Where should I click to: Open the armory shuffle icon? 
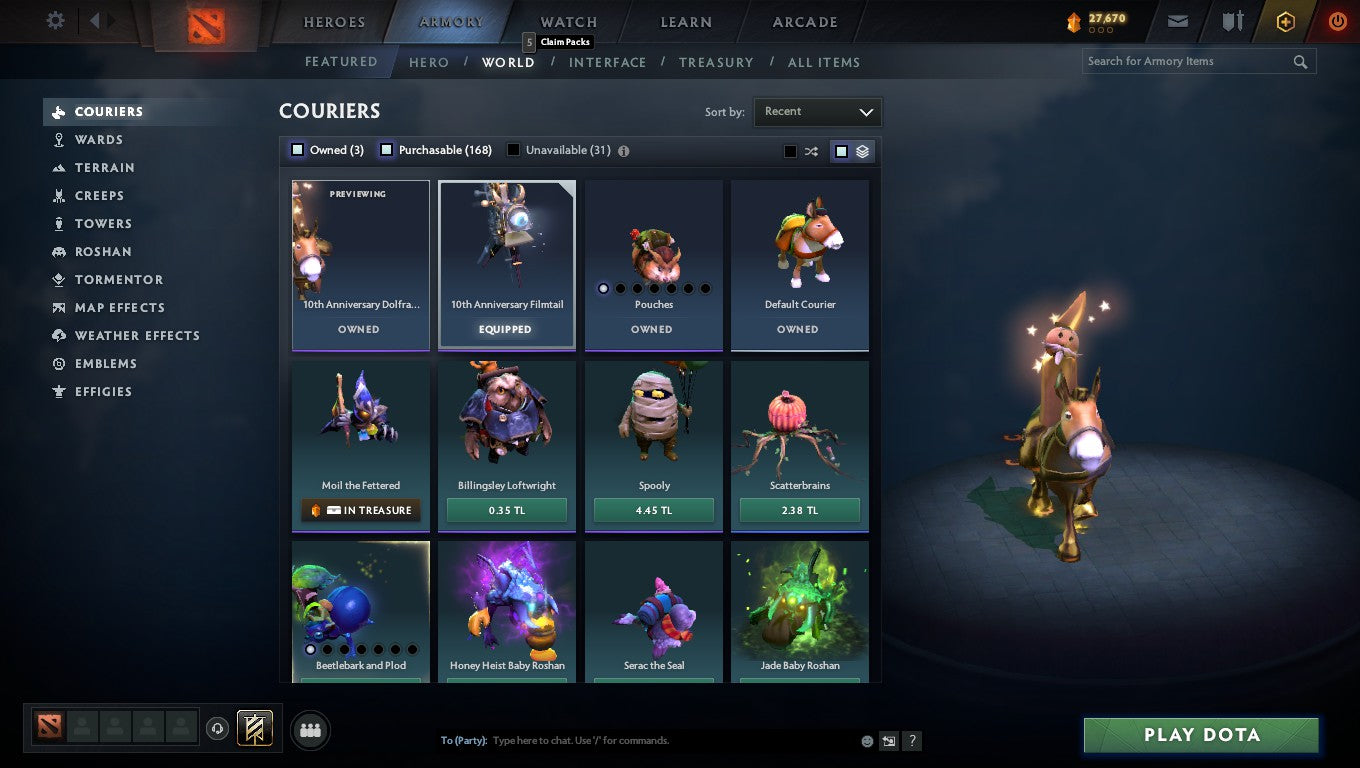coord(810,150)
